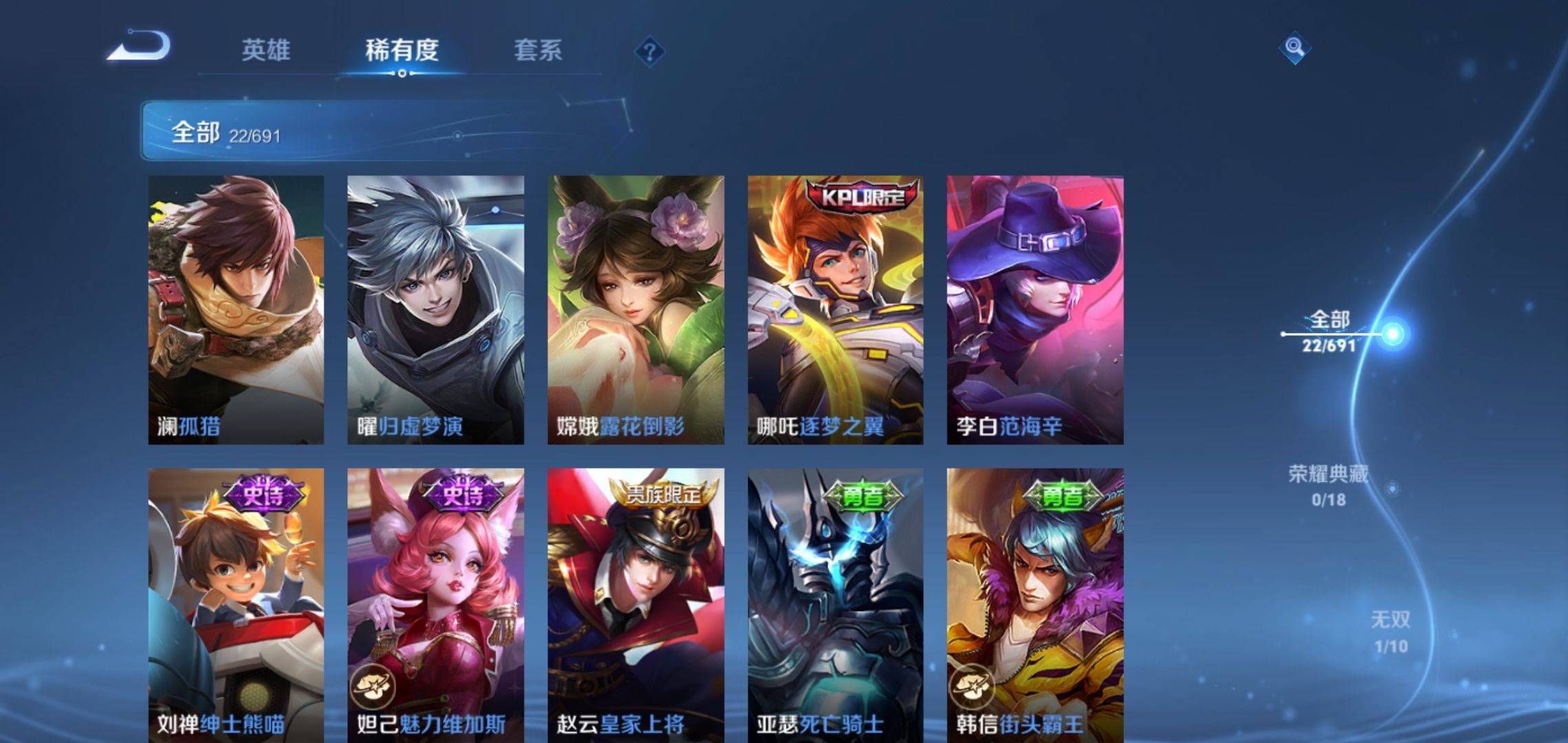
Task: View the 李白 范海辛 skin card
Action: click(x=1035, y=310)
